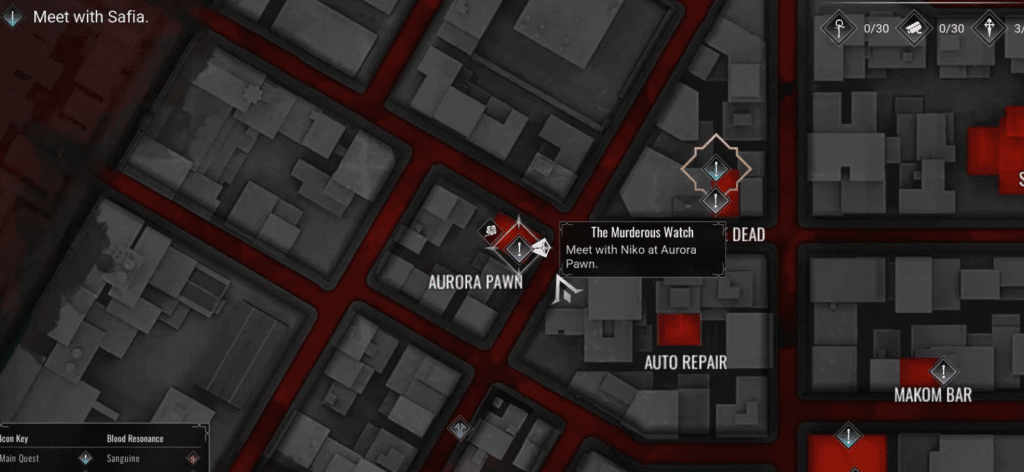The image size is (1024, 472).
Task: Click the rose icon beside Aurora Pawn
Action: (x=492, y=232)
